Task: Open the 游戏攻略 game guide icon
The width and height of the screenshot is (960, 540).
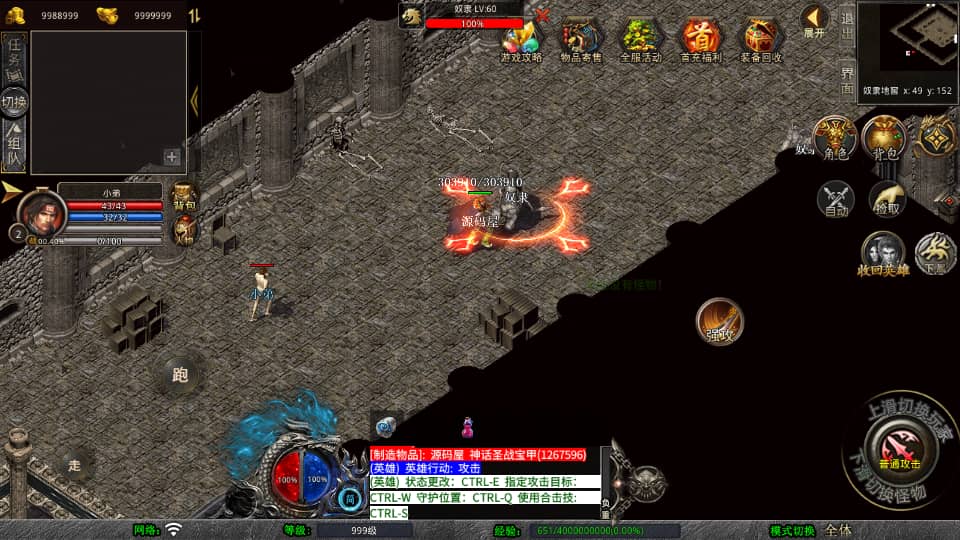Action: 521,40
